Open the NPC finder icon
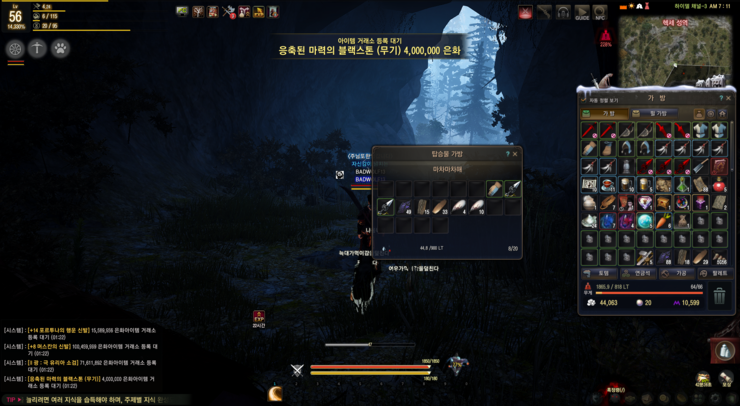740x406 pixels. (x=600, y=12)
